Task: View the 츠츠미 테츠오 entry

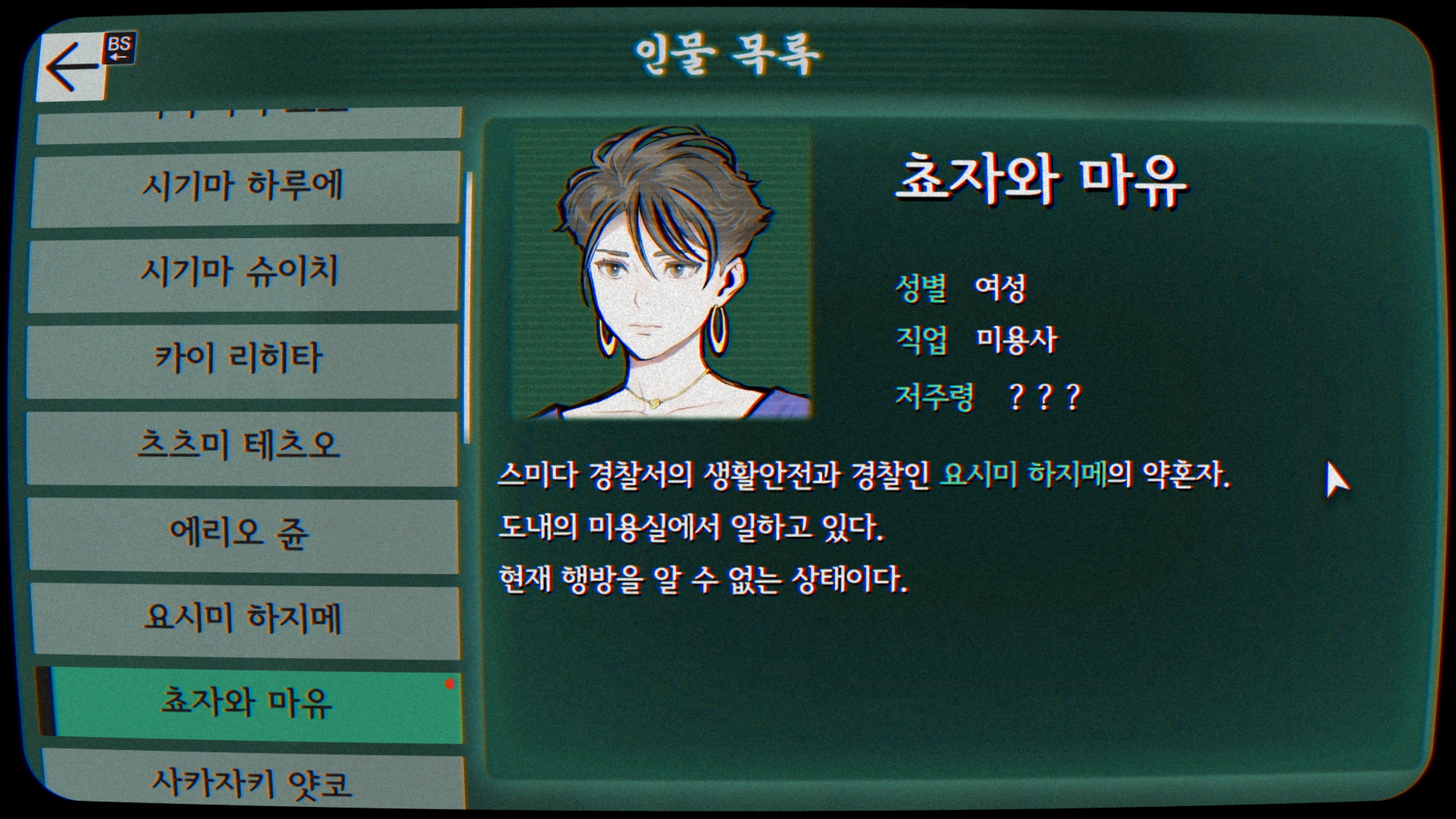Action: point(242,448)
